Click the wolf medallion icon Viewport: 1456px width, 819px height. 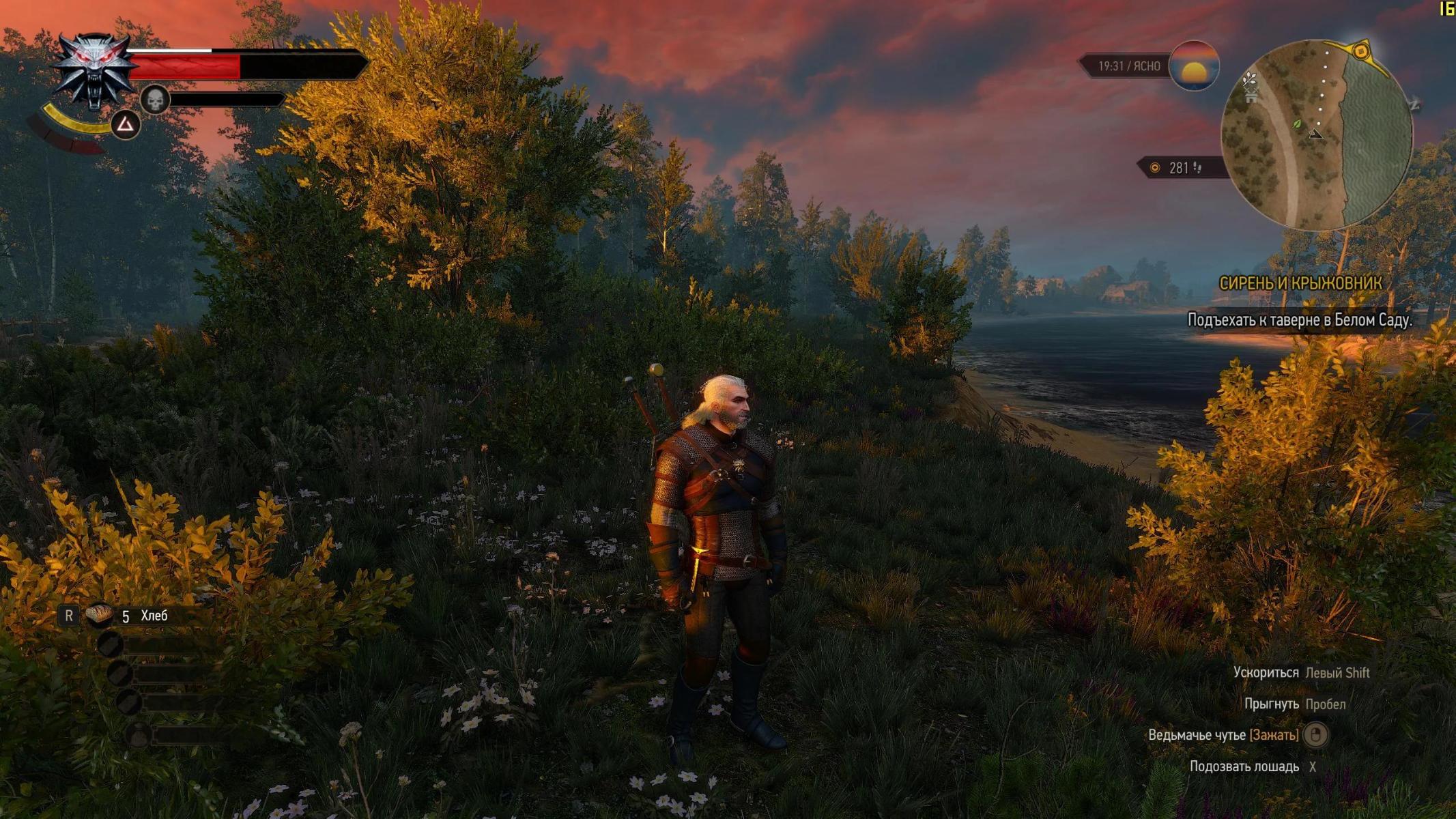point(94,72)
